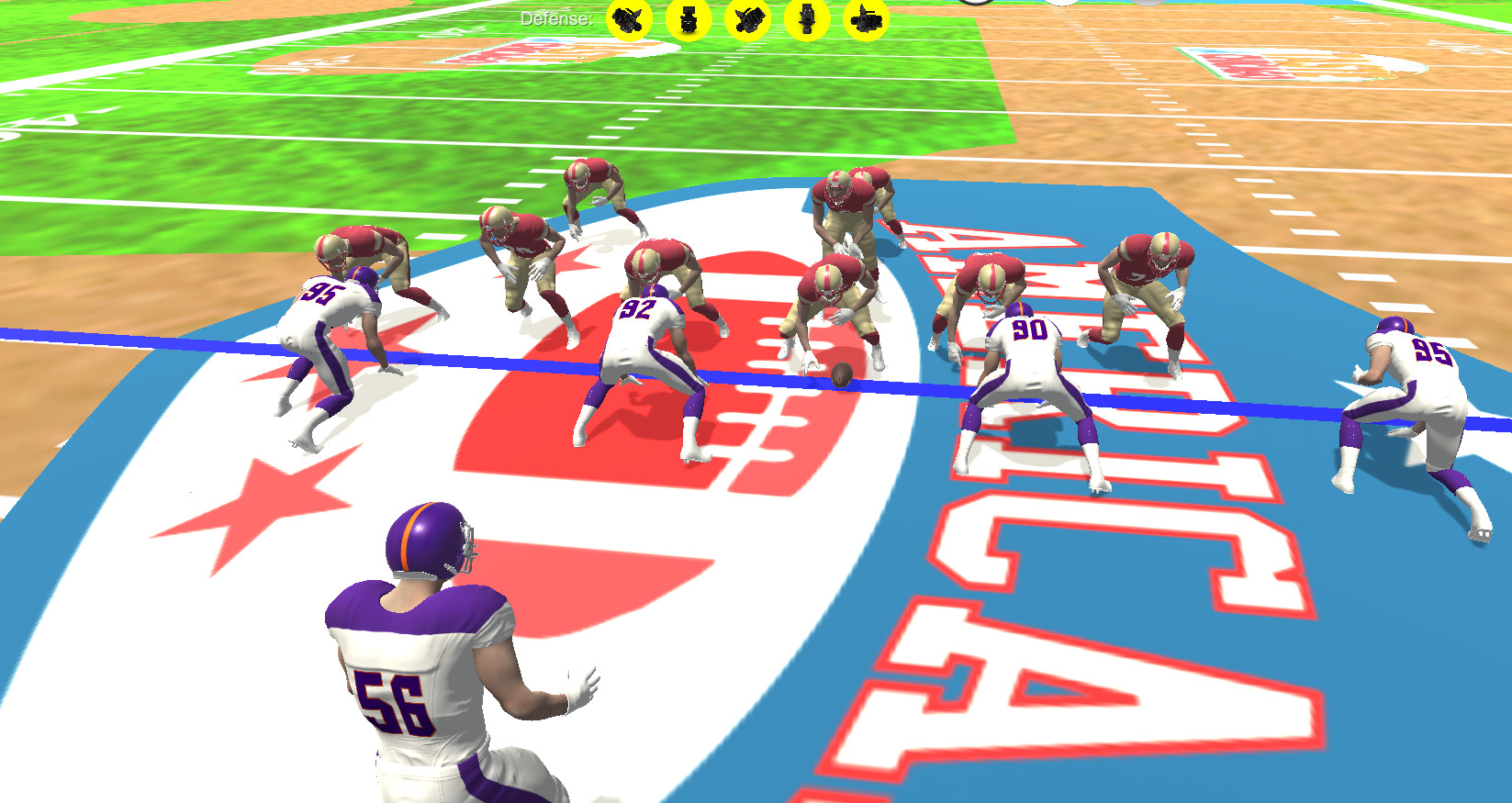Select the first defensive play icon
1512x803 pixels.
(630, 20)
